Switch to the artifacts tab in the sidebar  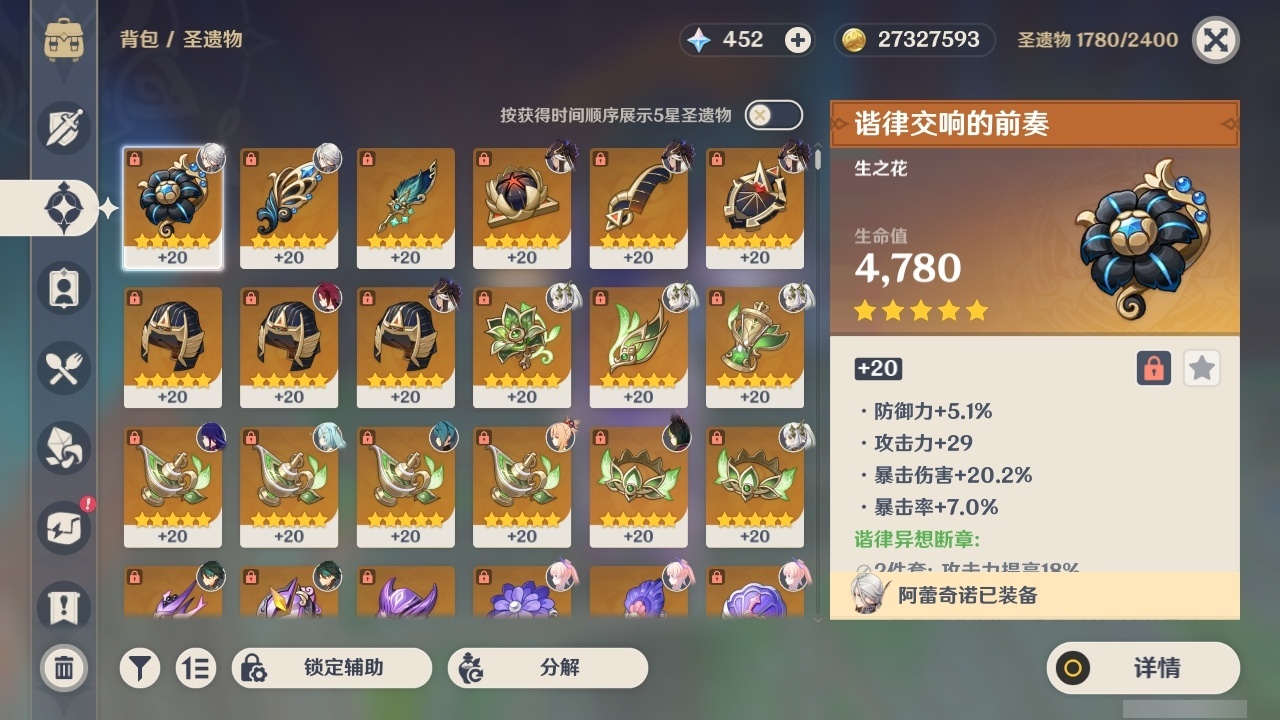(63, 207)
